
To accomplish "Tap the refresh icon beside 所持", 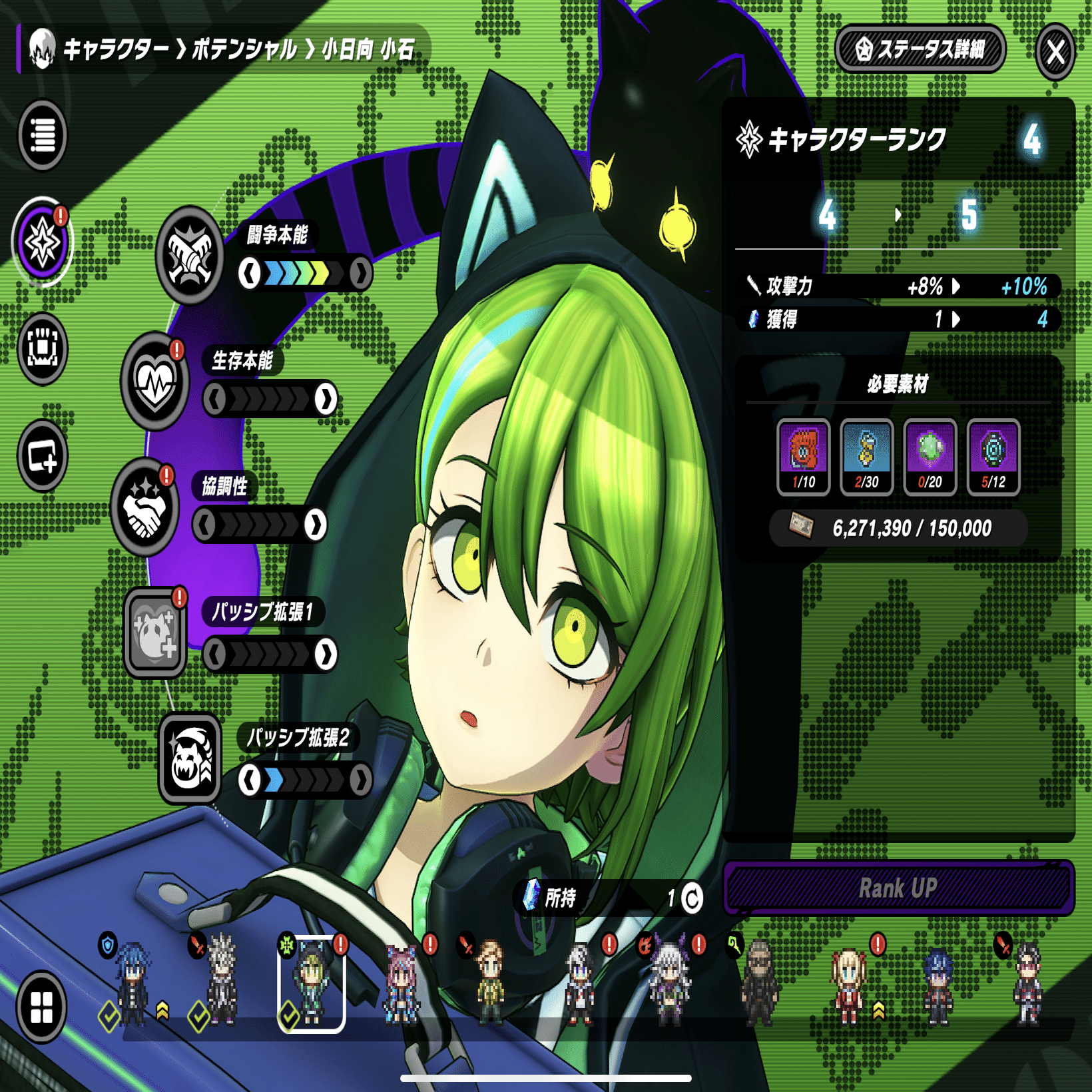I will pos(692,898).
